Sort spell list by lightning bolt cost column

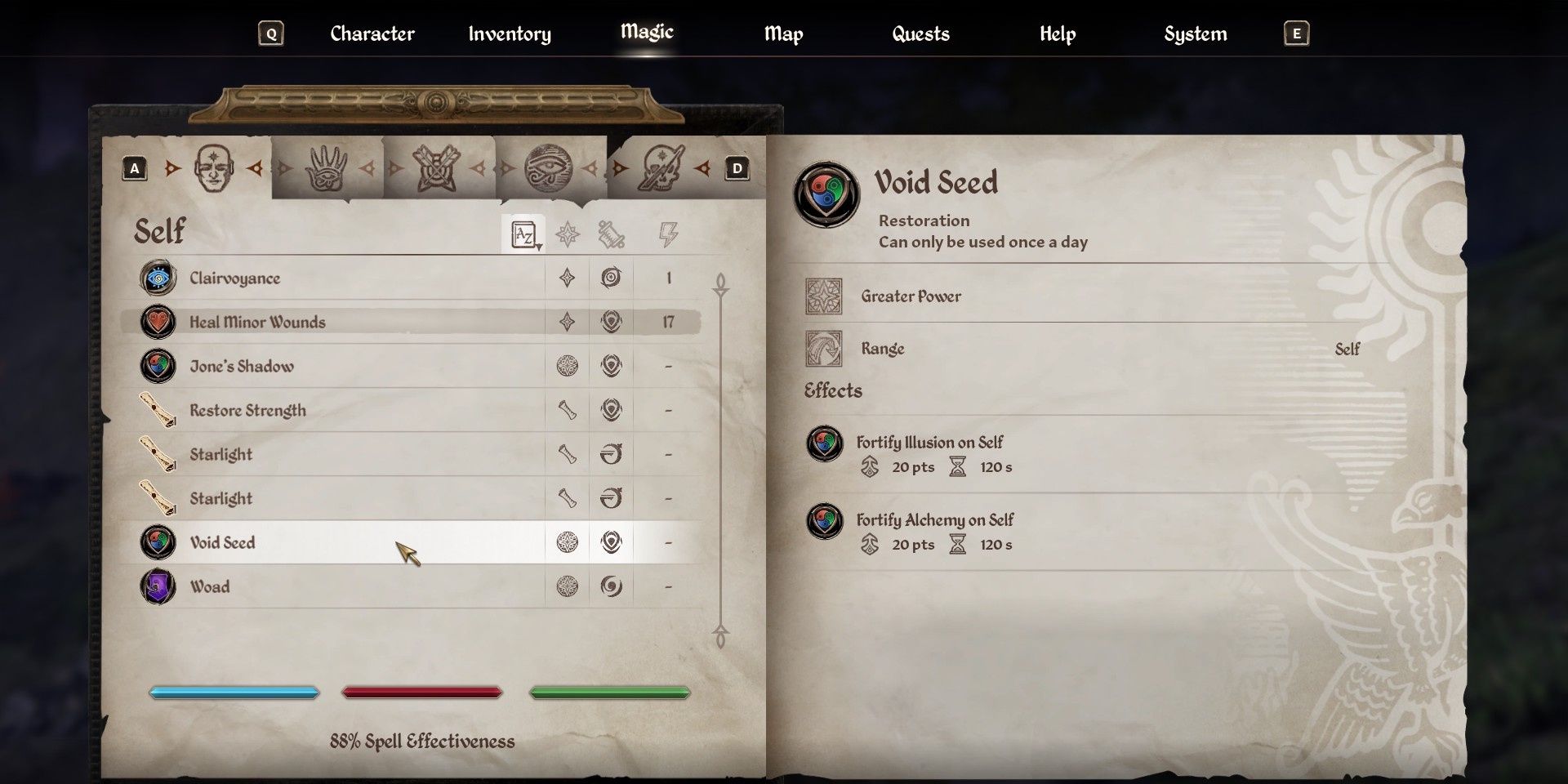[x=668, y=235]
